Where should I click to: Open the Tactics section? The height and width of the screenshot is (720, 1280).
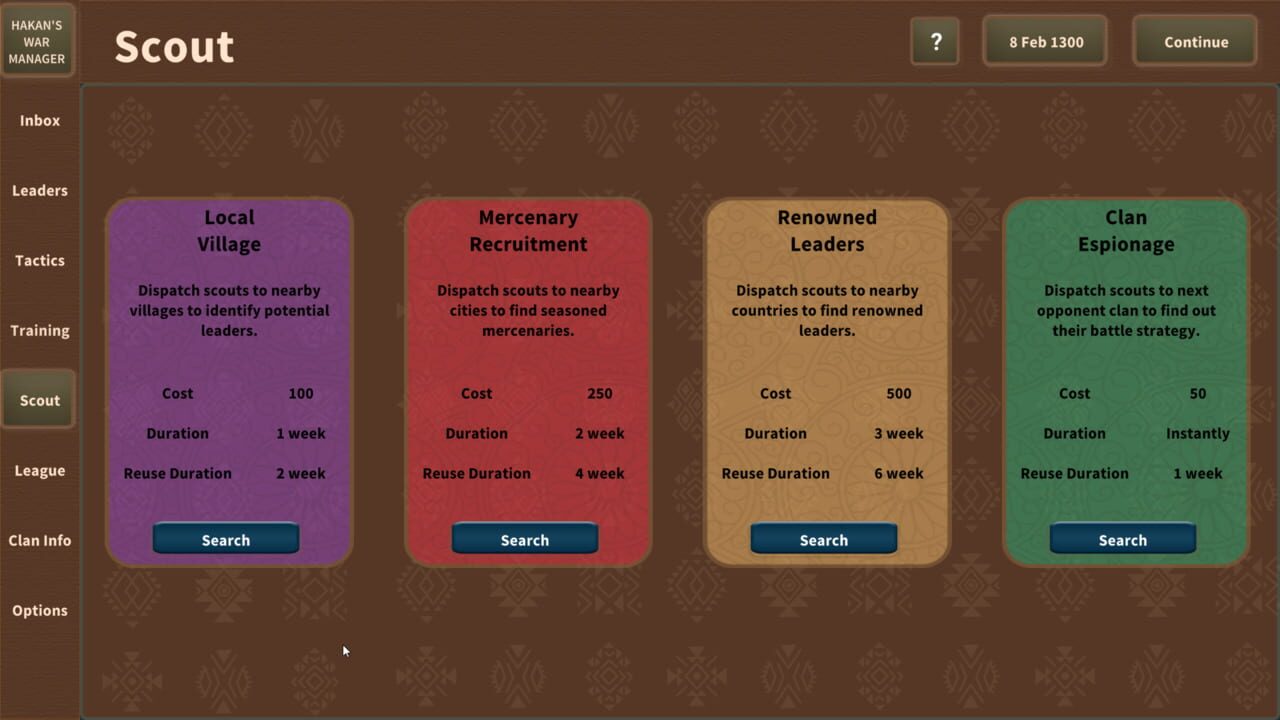[39, 260]
